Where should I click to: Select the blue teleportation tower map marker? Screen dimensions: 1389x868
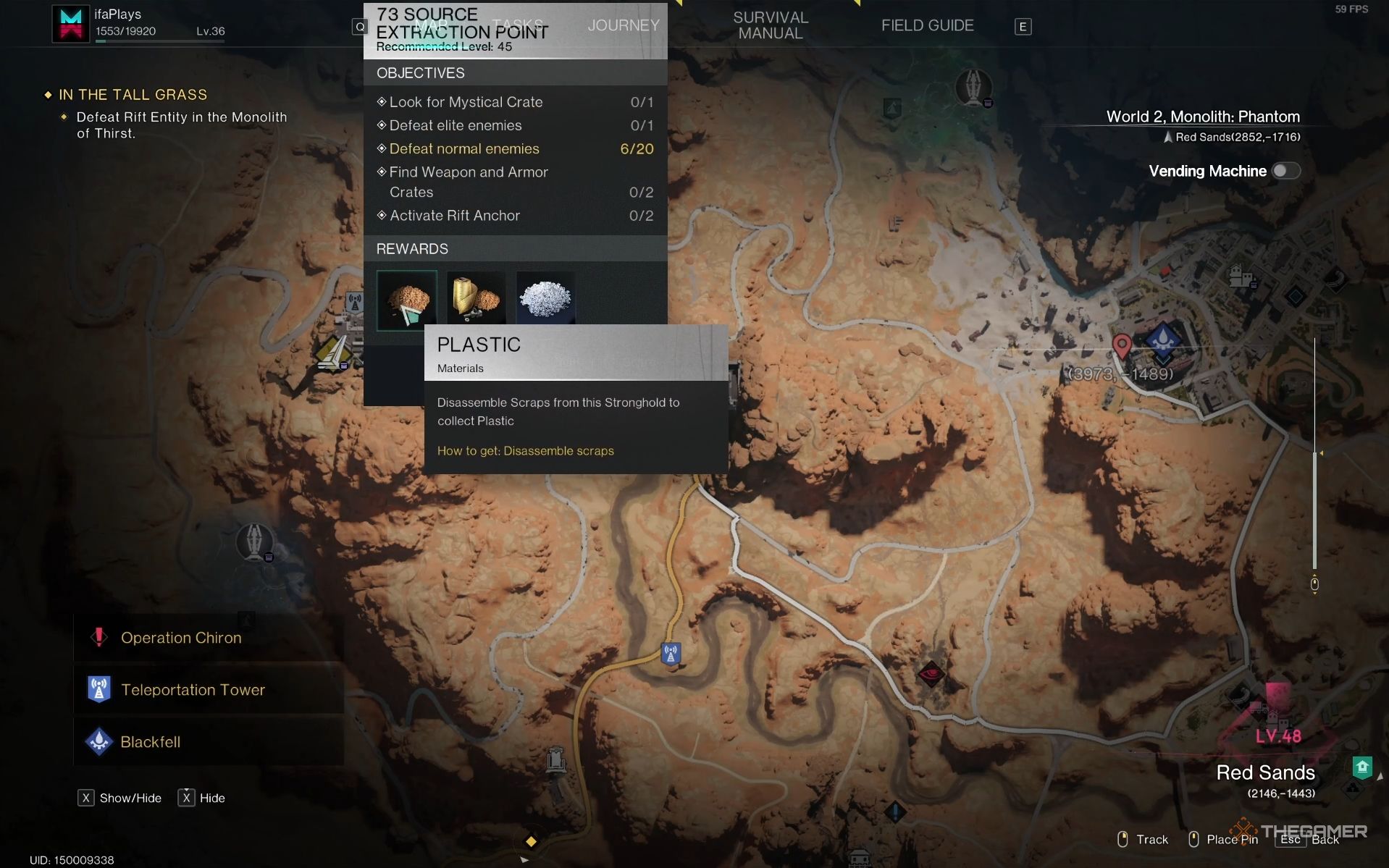click(671, 654)
